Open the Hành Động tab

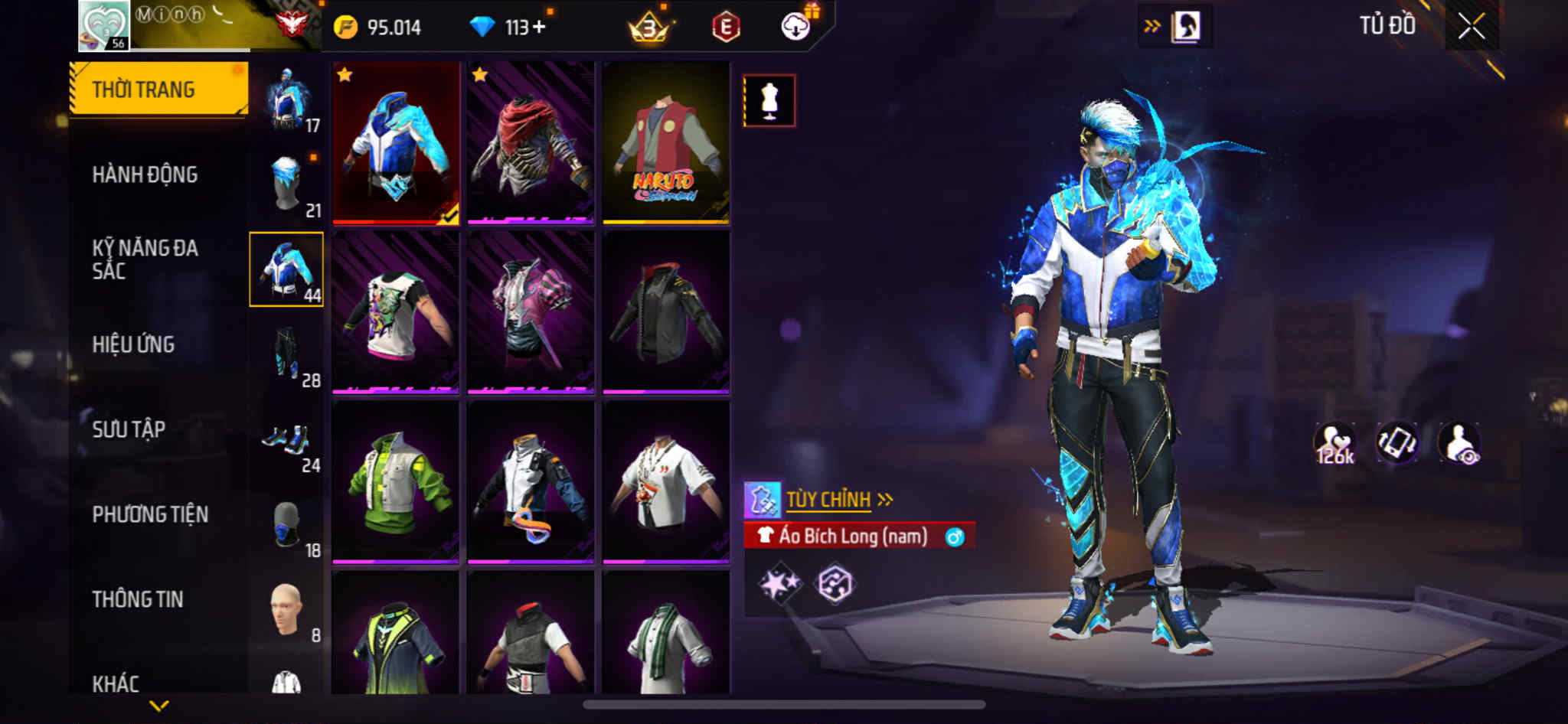(x=145, y=174)
